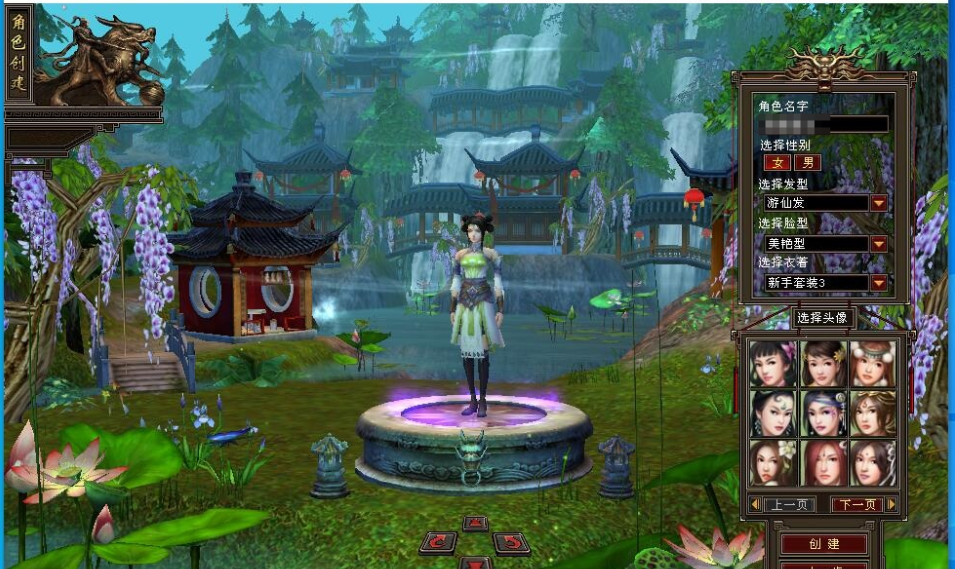Select the bottom-middle red-haired portrait
Screen dimensions: 955x569
[823, 462]
